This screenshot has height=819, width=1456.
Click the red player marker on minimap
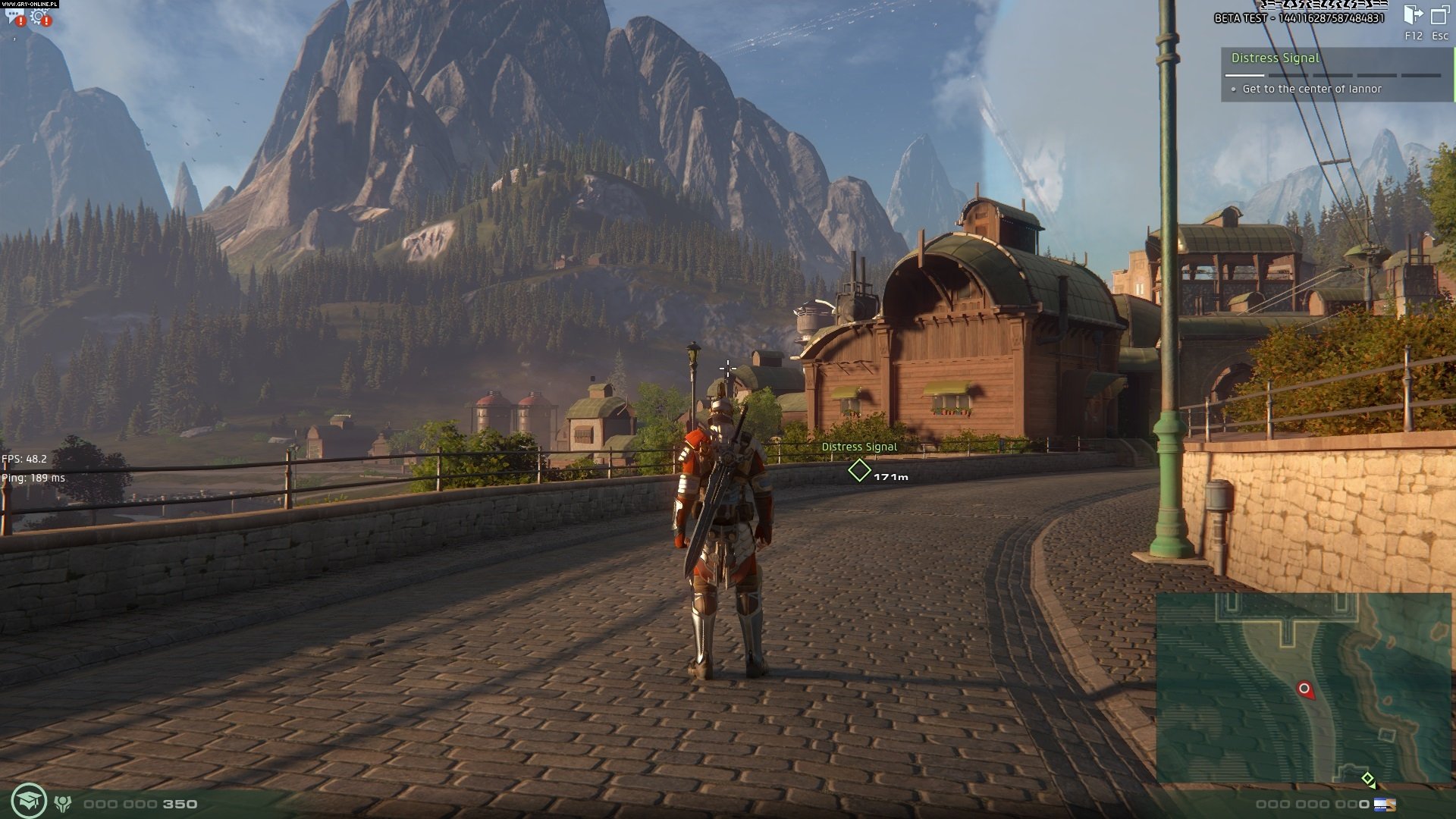tap(1304, 689)
